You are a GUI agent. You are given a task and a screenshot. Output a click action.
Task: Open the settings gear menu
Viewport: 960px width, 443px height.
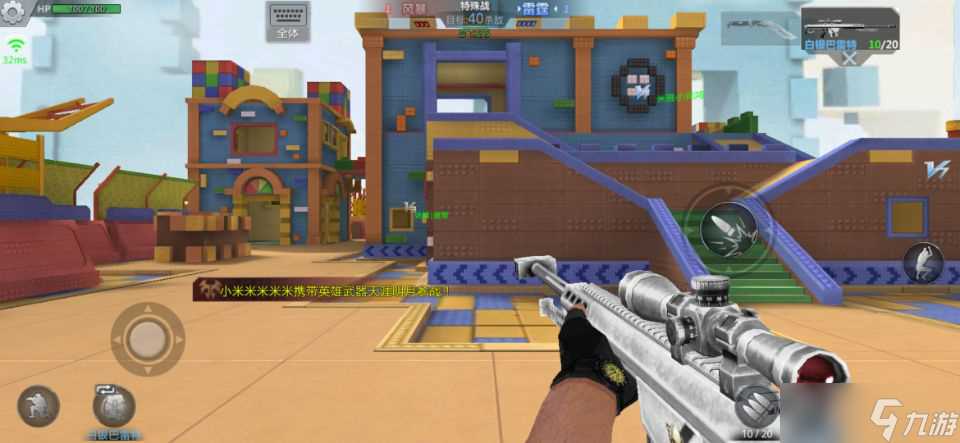pyautogui.click(x=14, y=17)
